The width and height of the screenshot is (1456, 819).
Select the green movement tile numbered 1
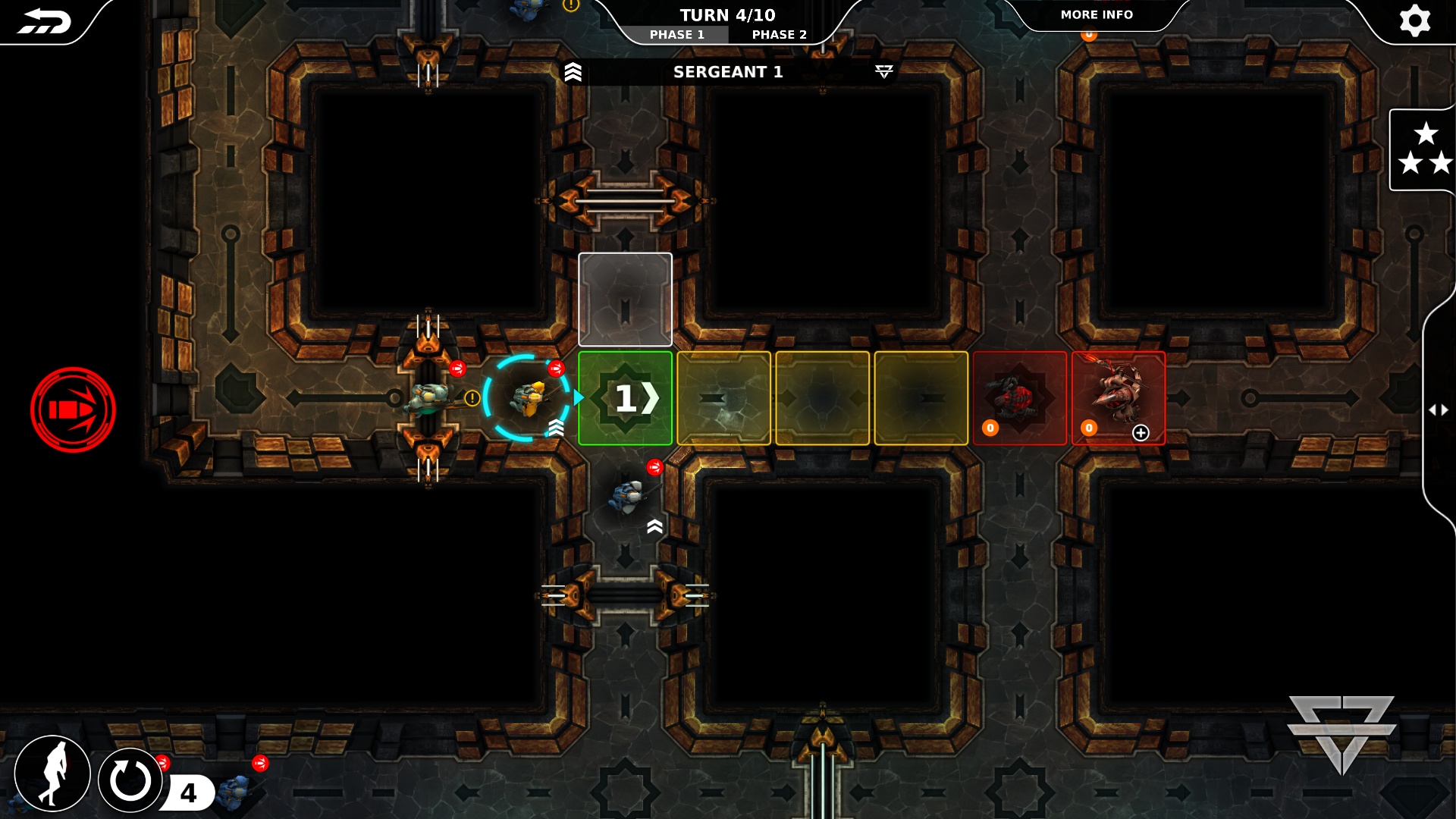tap(625, 397)
